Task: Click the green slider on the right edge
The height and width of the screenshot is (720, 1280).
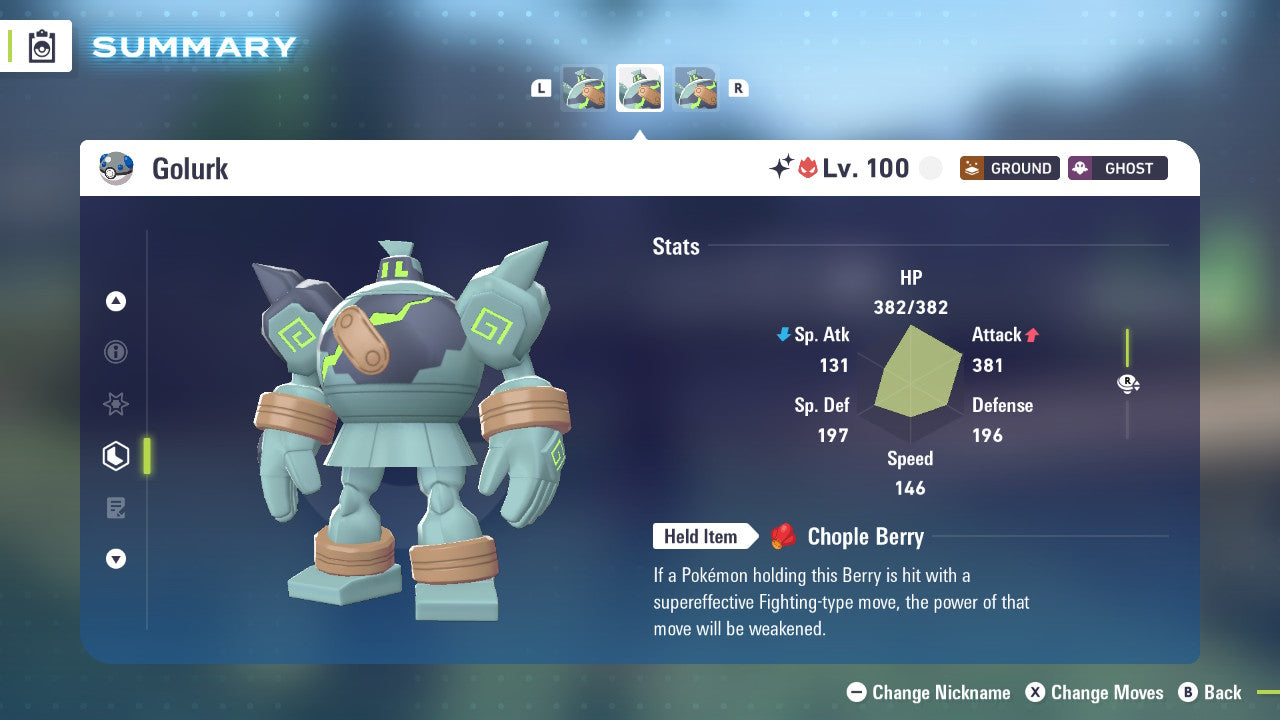Action: [1128, 347]
